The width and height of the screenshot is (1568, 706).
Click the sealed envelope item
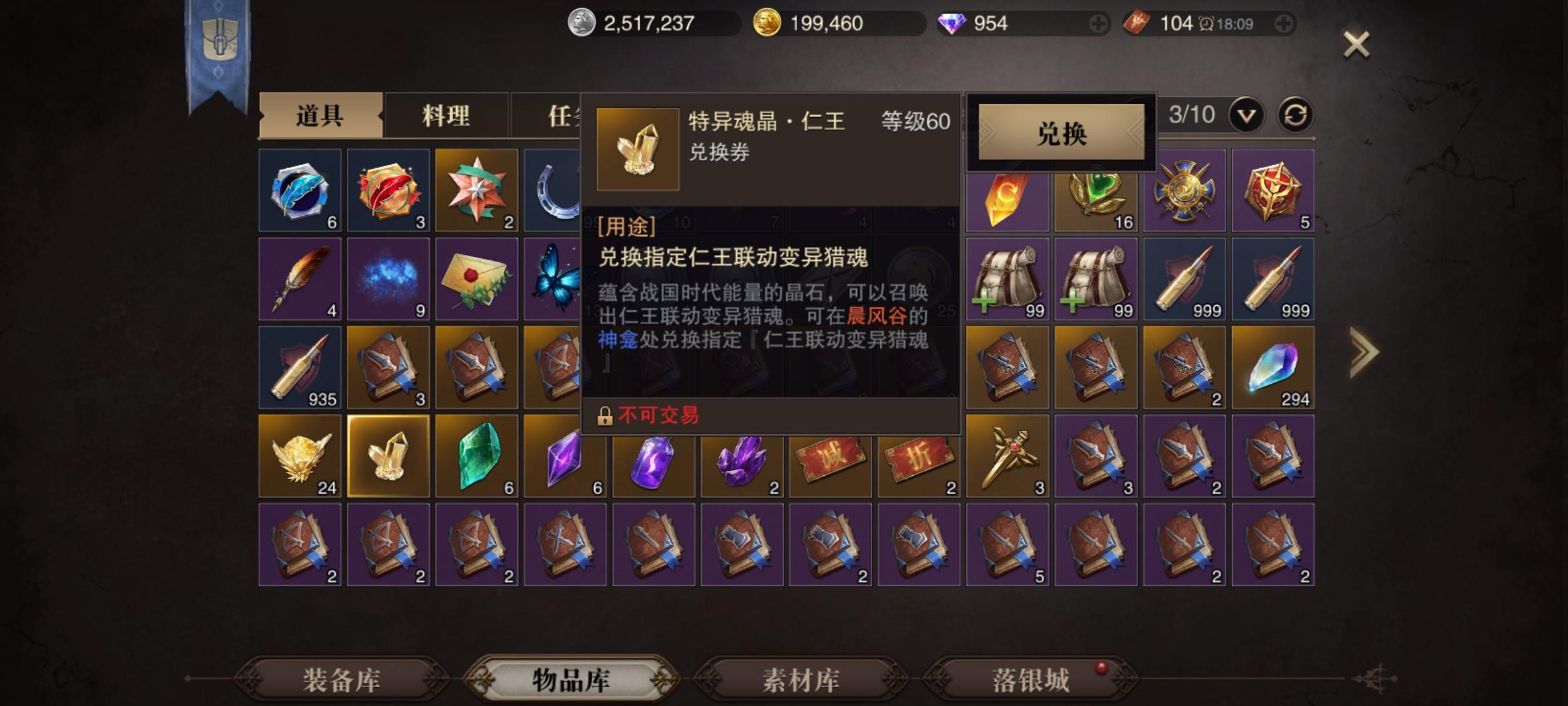476,278
